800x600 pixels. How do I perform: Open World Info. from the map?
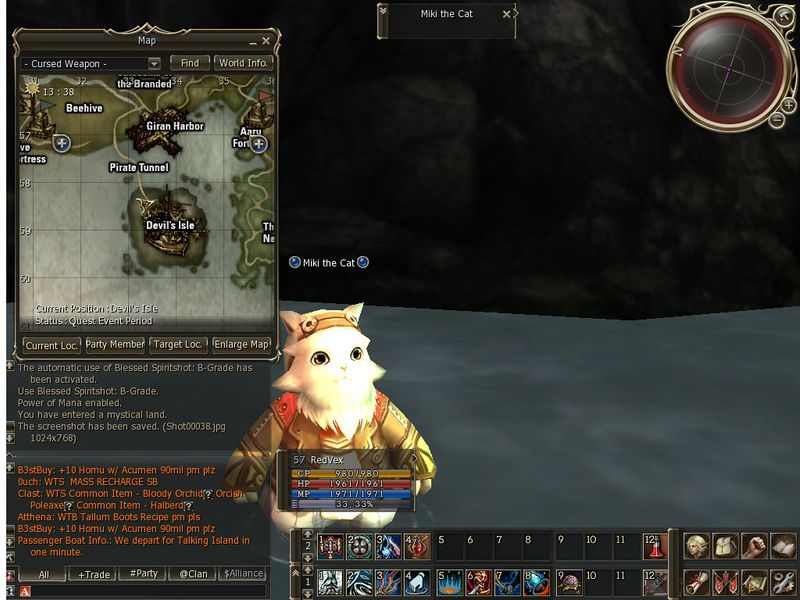click(244, 63)
